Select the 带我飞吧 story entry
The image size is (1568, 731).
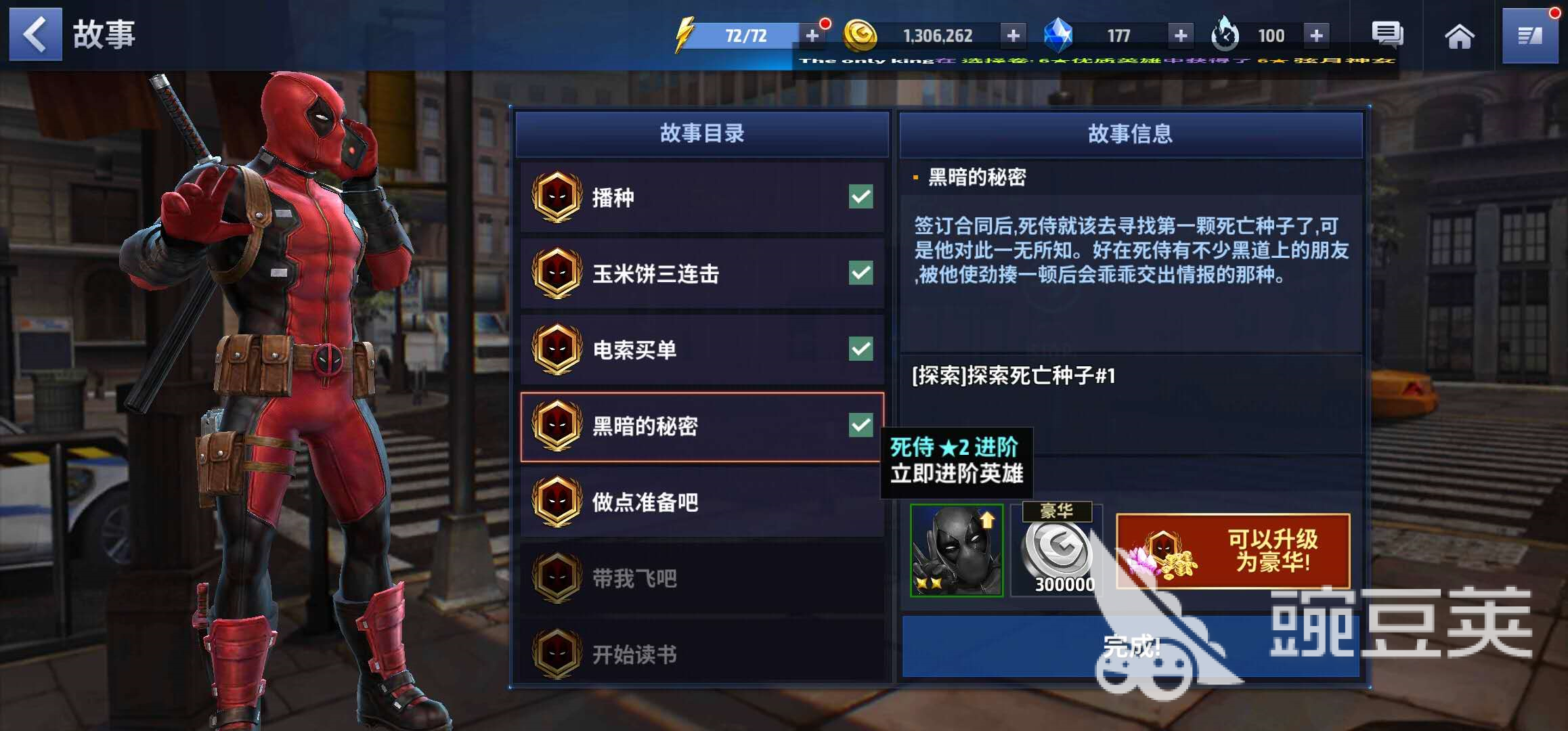pyautogui.click(x=702, y=579)
